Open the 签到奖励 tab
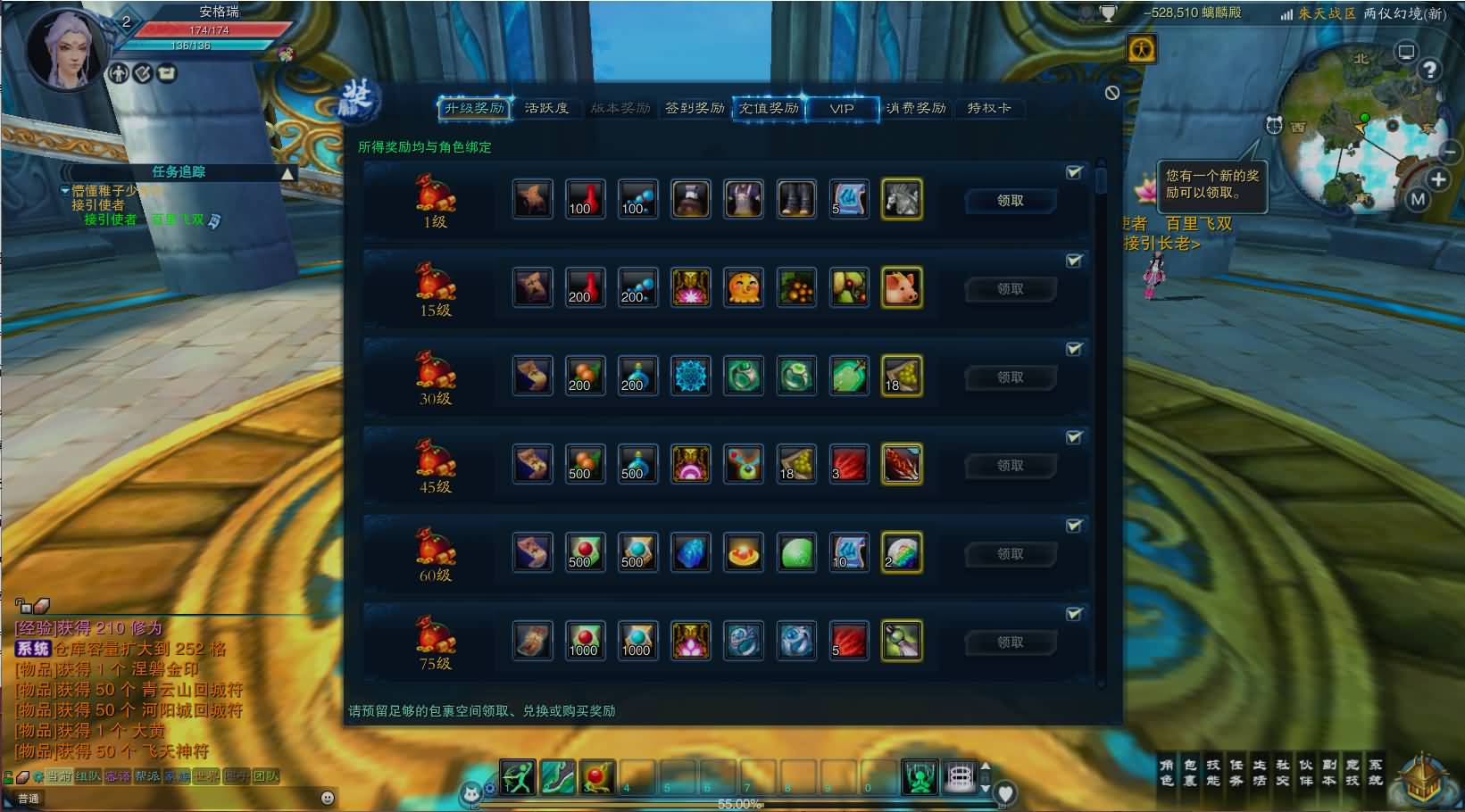 pos(695,108)
